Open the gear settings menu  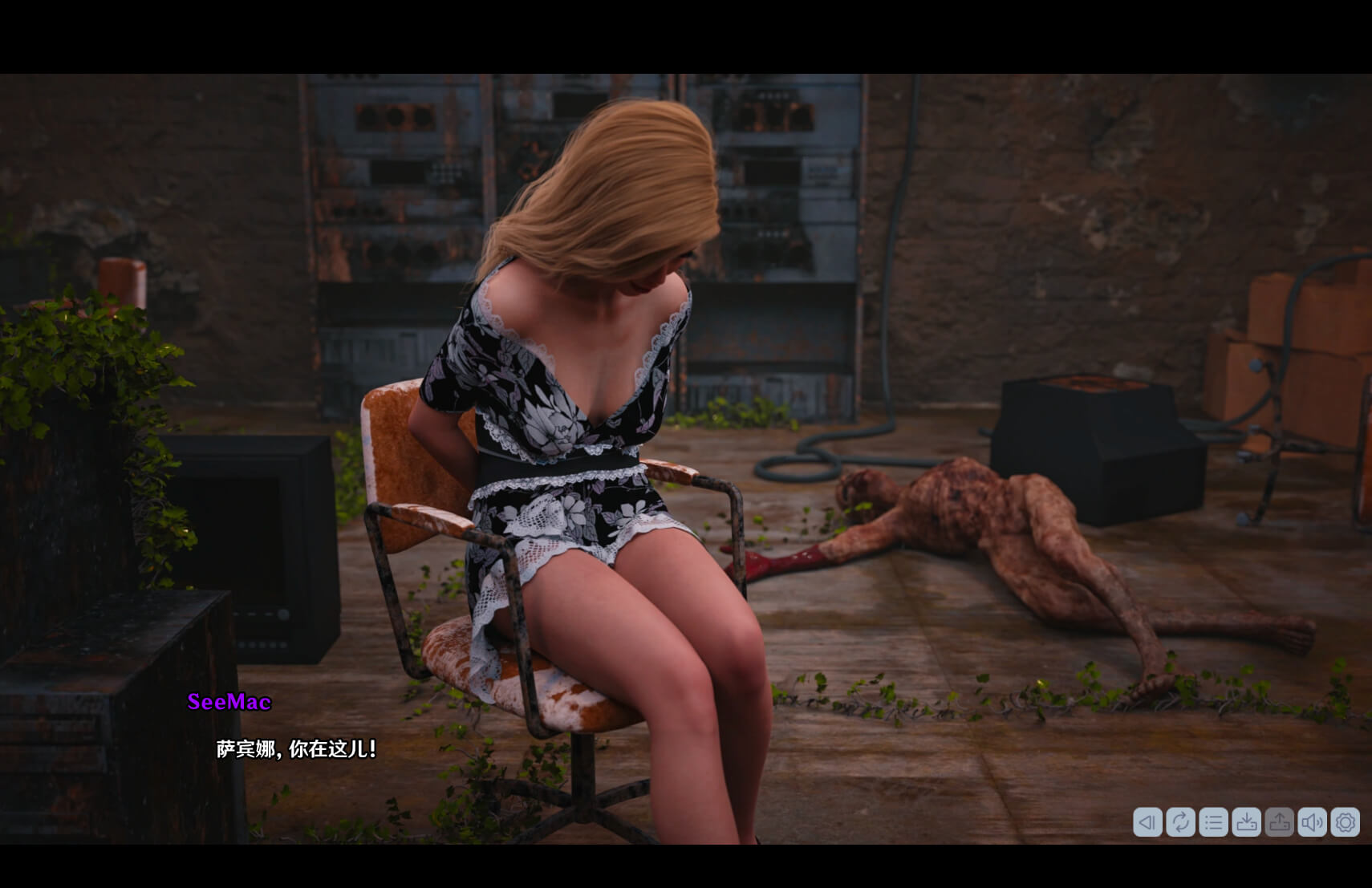(x=1345, y=822)
